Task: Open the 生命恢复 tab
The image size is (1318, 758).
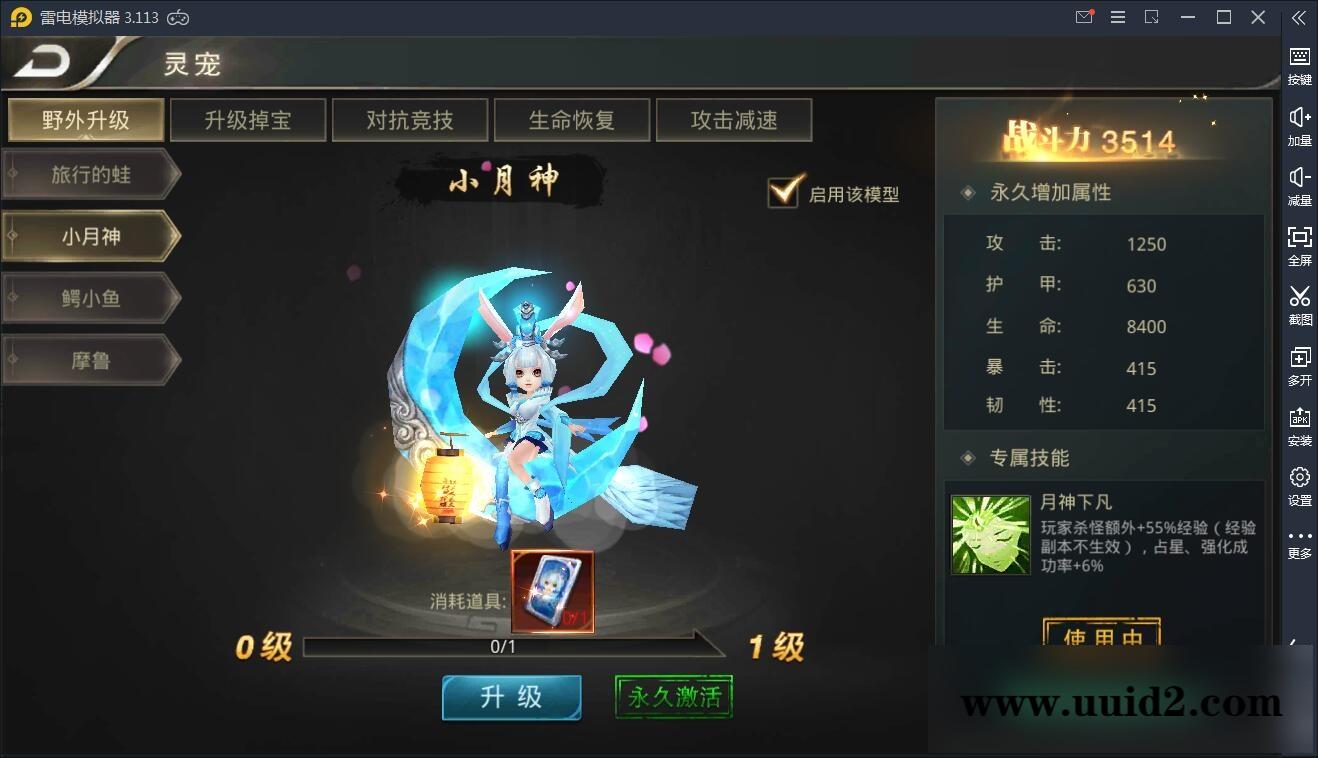Action: (572, 119)
